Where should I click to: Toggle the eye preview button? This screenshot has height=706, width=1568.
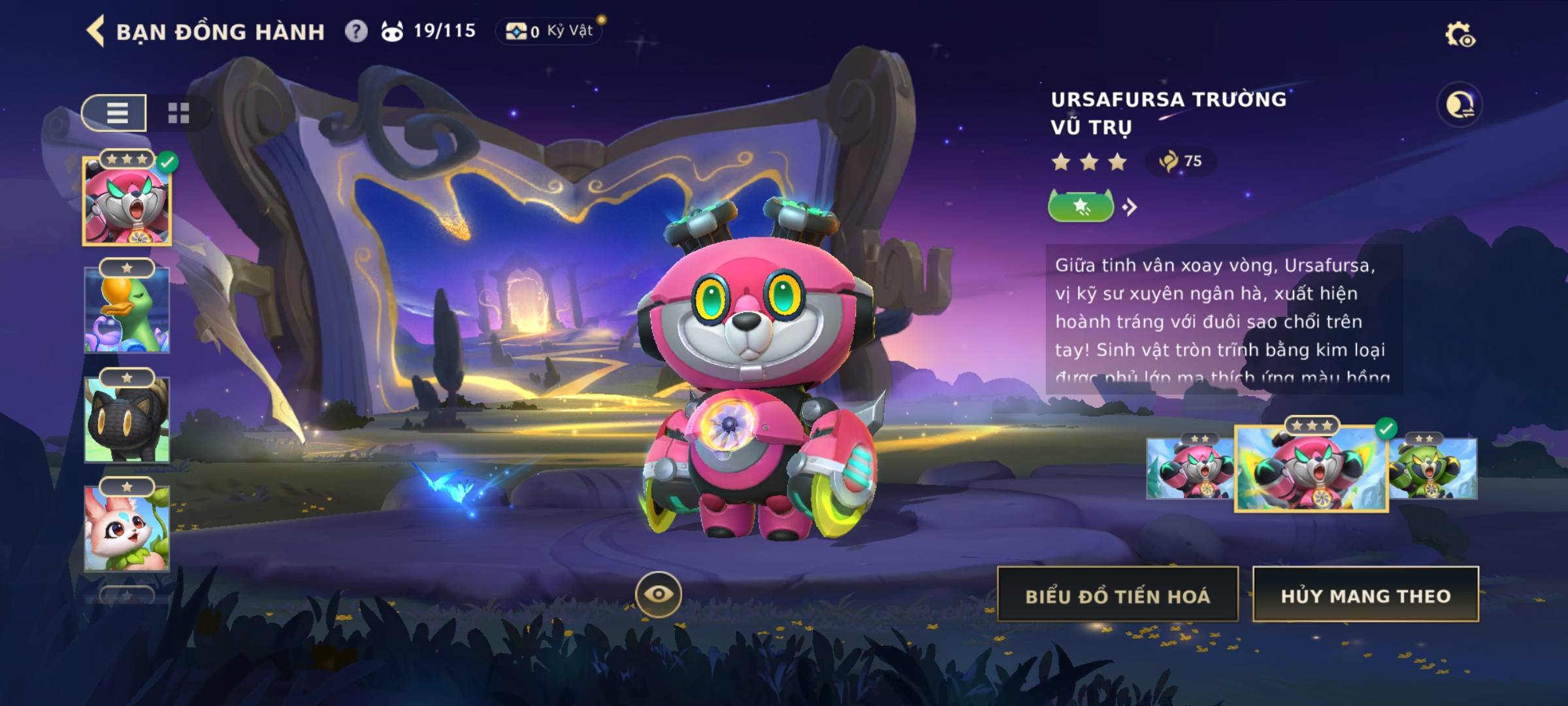click(659, 594)
